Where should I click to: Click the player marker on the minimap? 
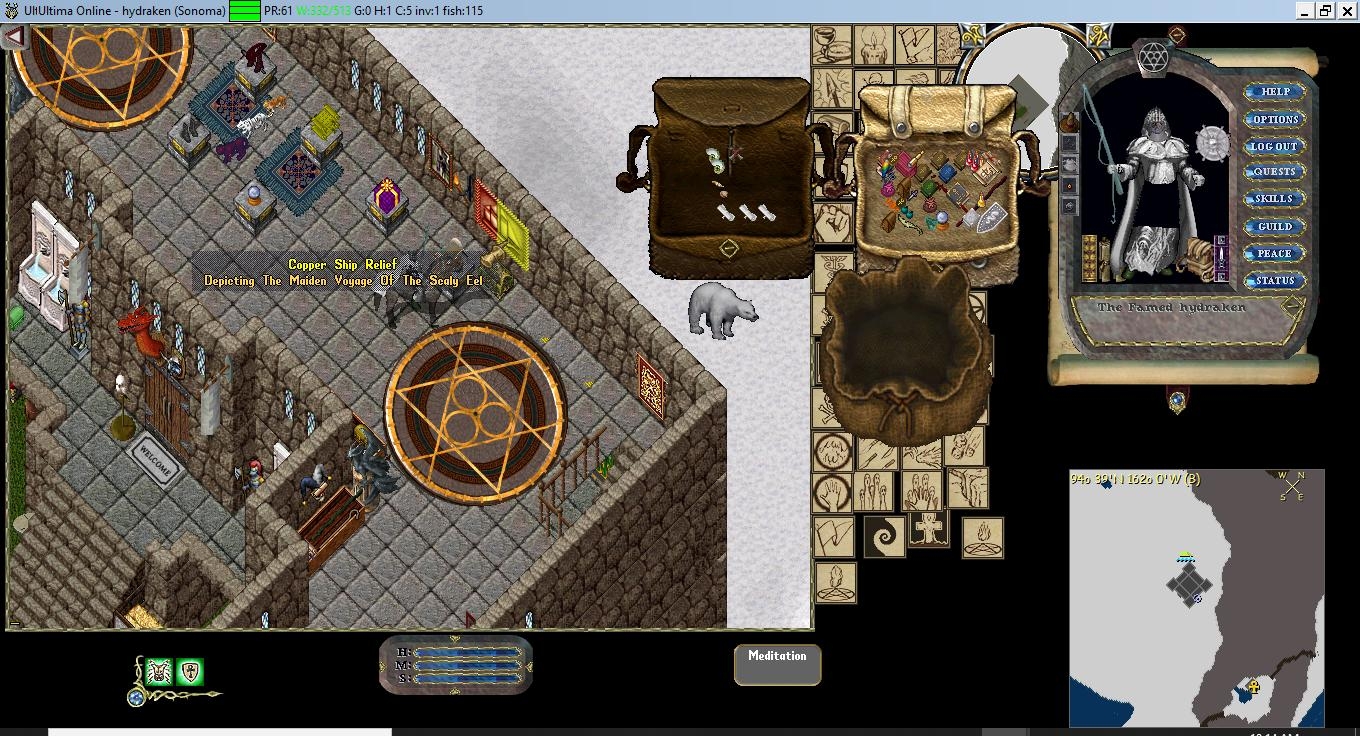tap(1197, 598)
